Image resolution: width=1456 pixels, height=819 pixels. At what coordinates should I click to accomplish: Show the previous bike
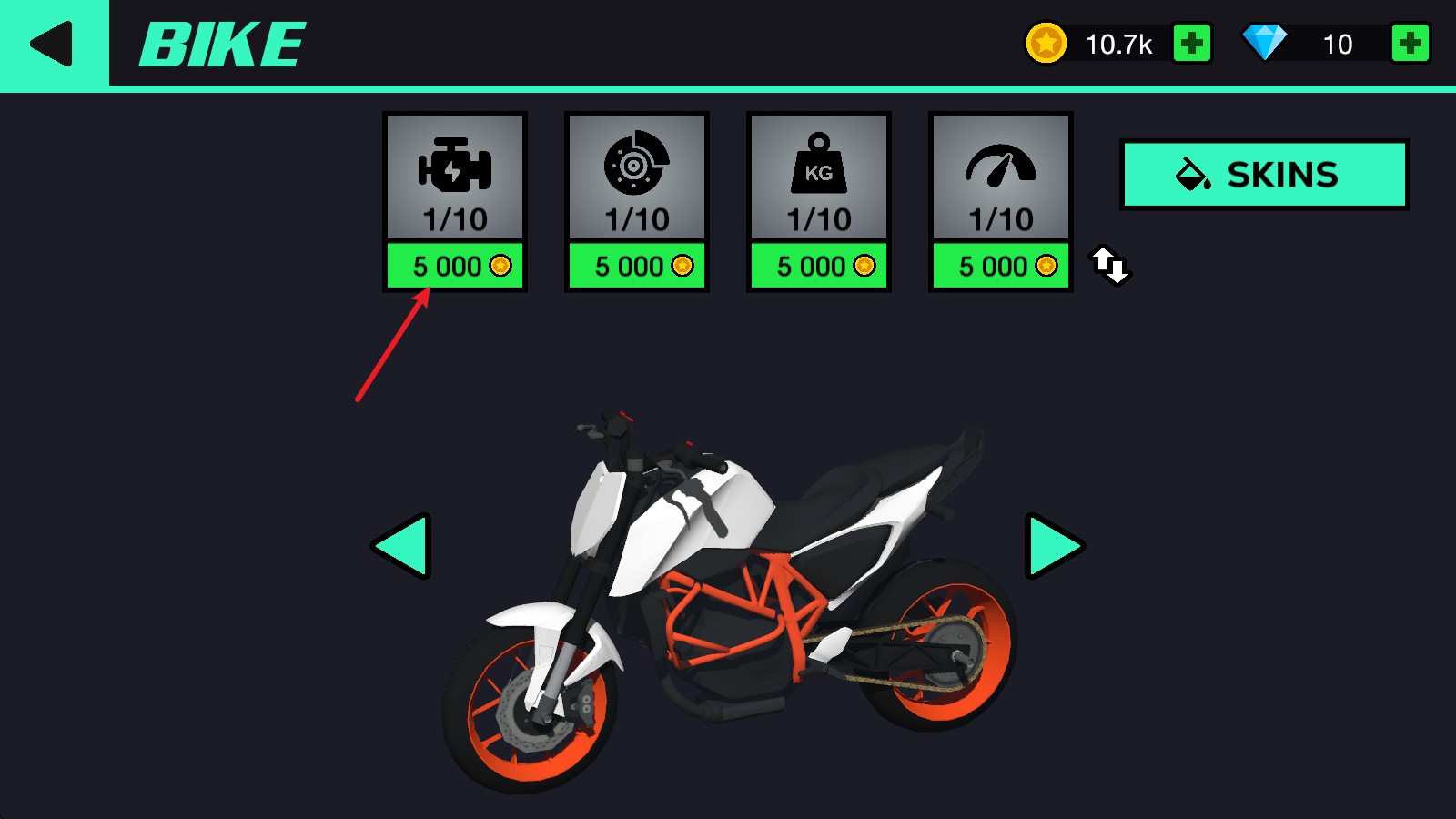pos(402,546)
